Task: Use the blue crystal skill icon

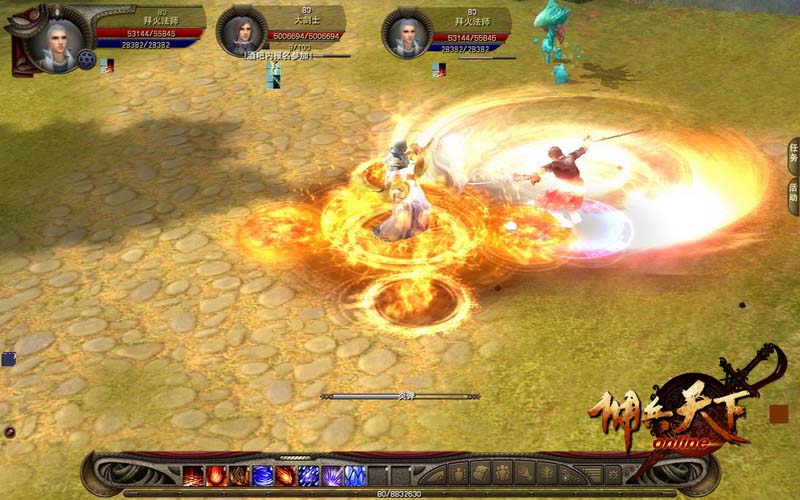Action: [355, 475]
